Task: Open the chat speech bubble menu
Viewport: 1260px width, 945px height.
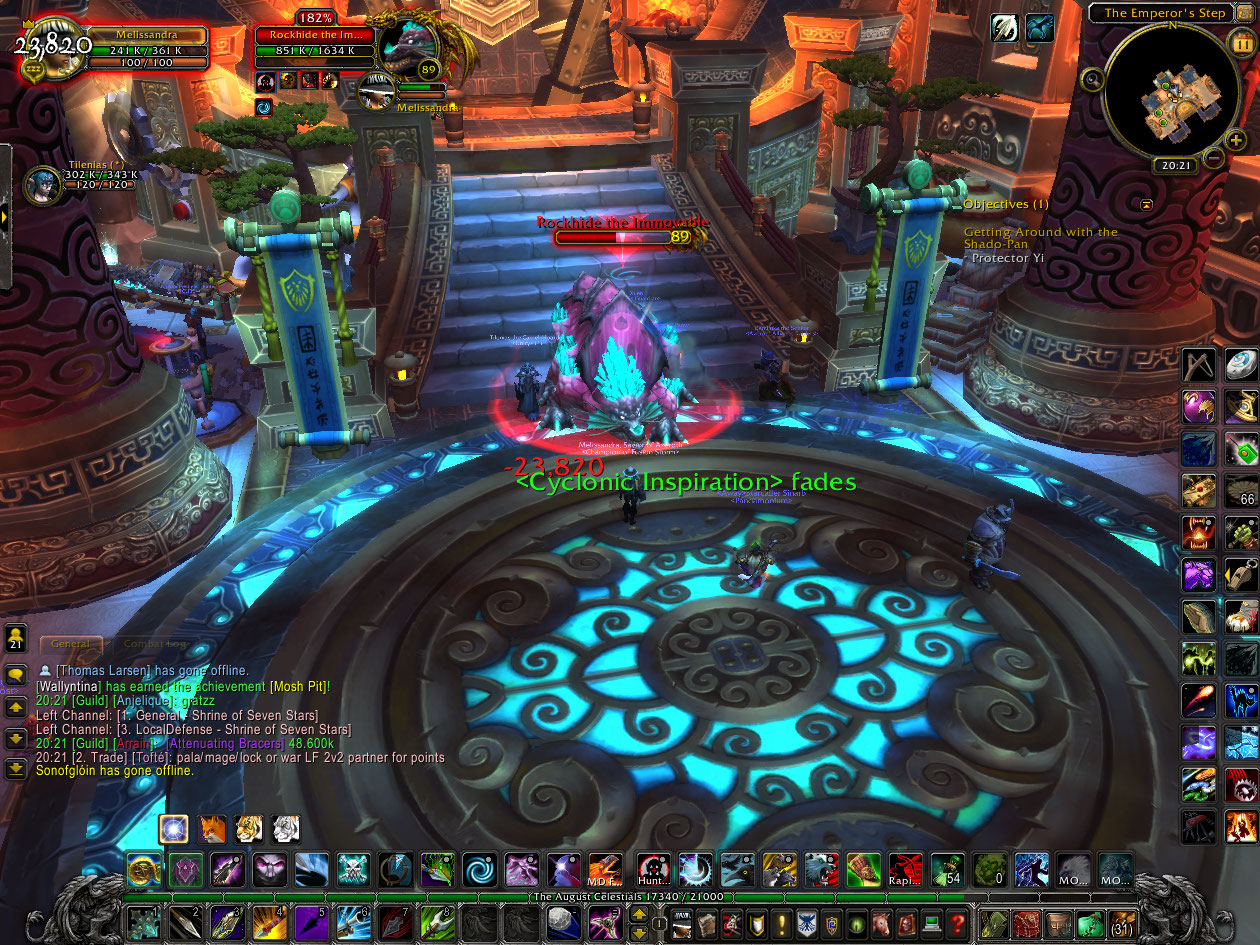Action: coord(16,675)
